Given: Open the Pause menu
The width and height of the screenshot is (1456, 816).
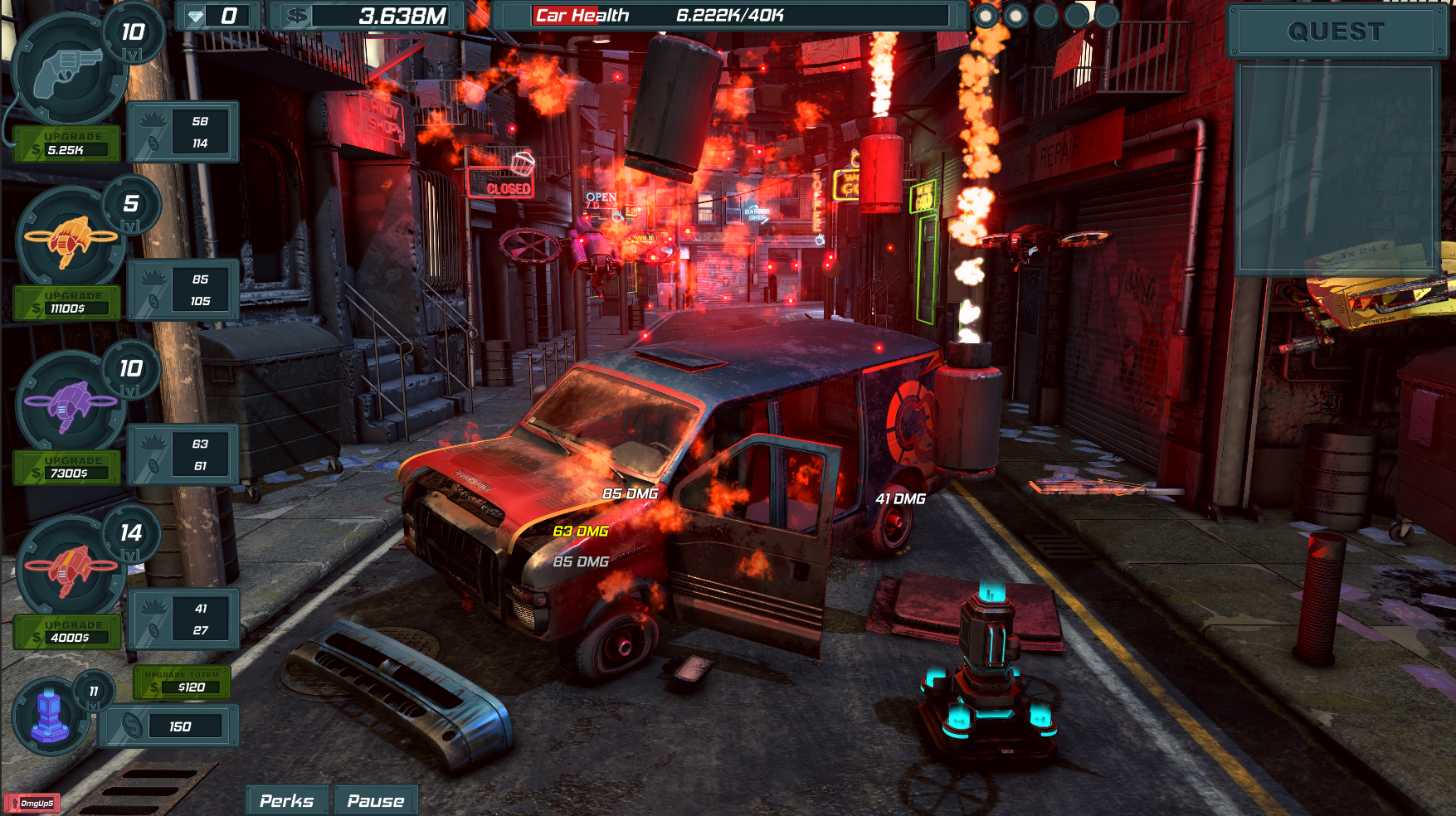Looking at the screenshot, I should coord(375,800).
